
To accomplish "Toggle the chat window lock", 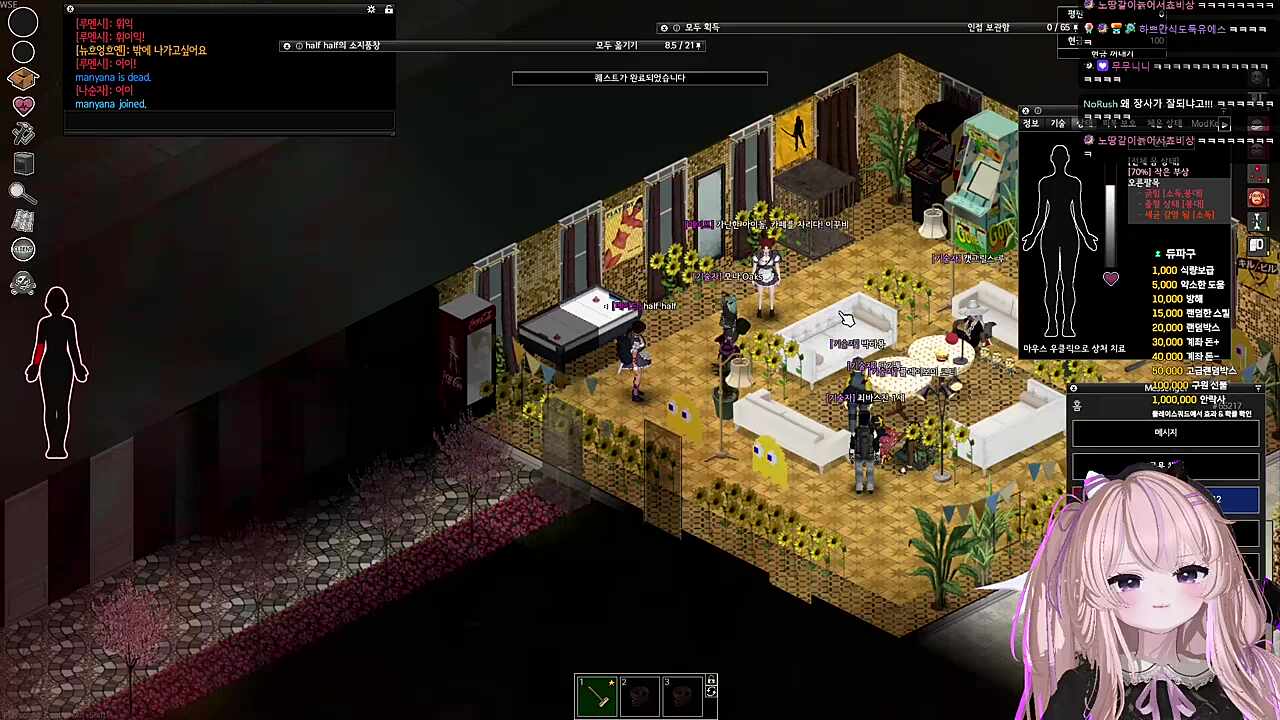I will pos(389,9).
